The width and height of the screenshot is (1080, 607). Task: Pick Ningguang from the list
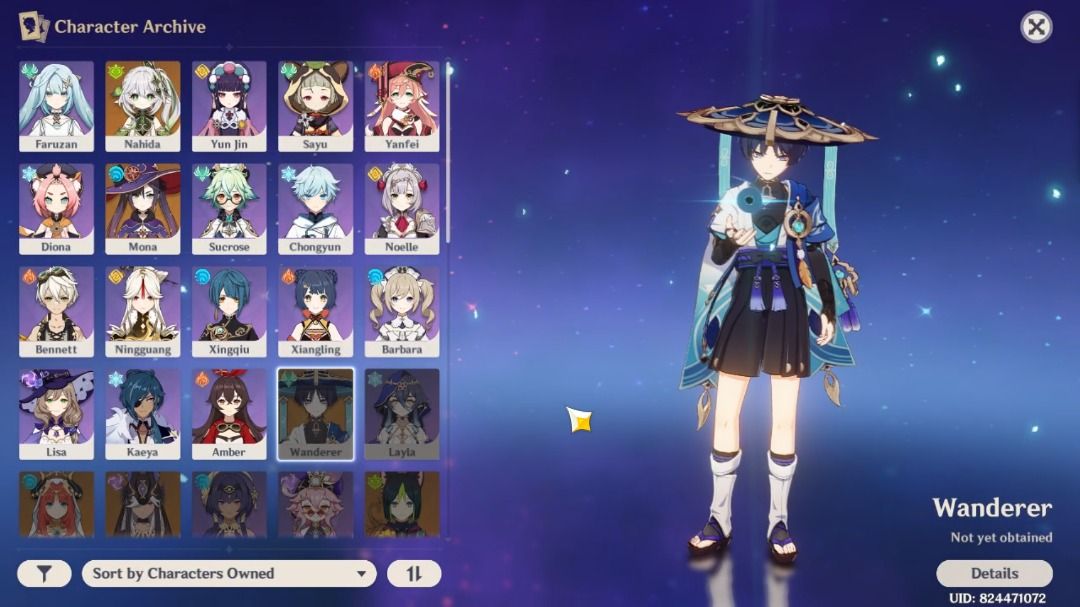[x=143, y=311]
